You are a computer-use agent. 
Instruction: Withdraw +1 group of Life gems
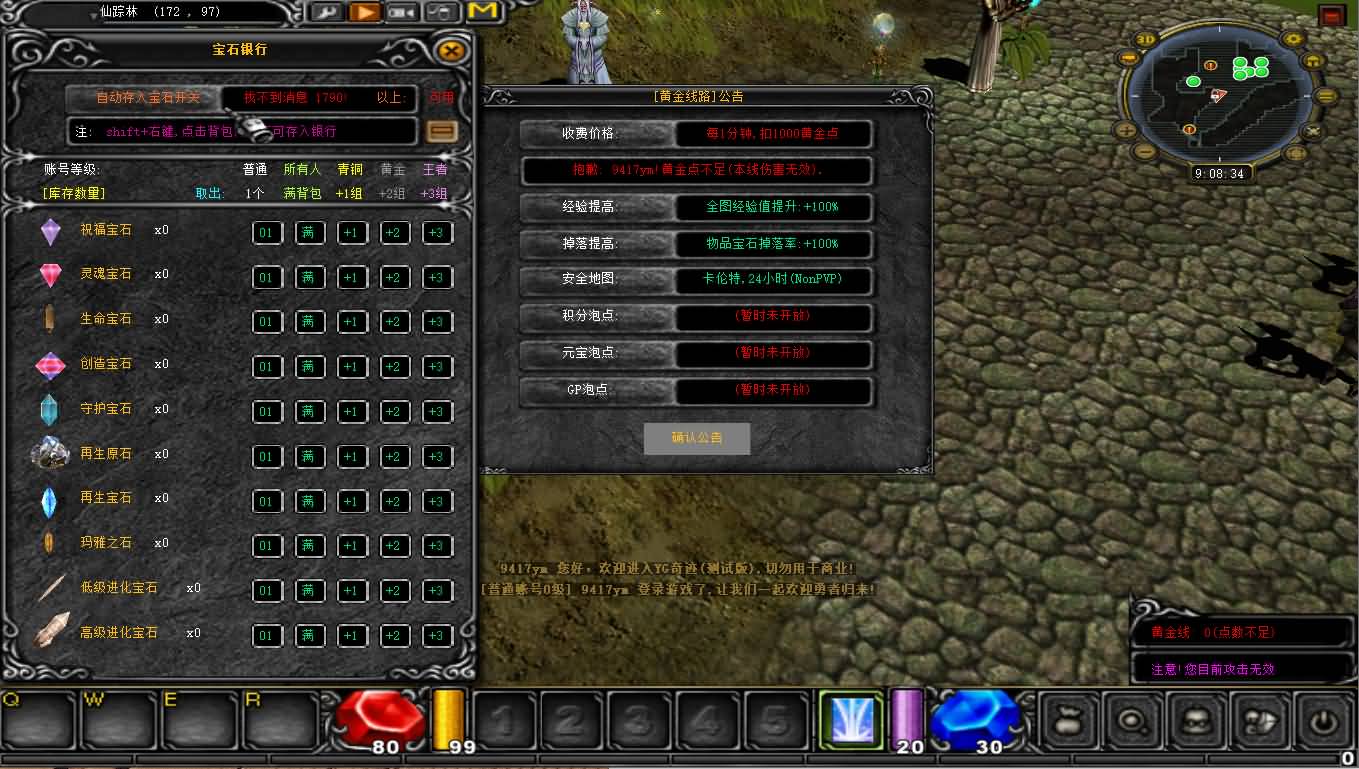click(x=351, y=322)
